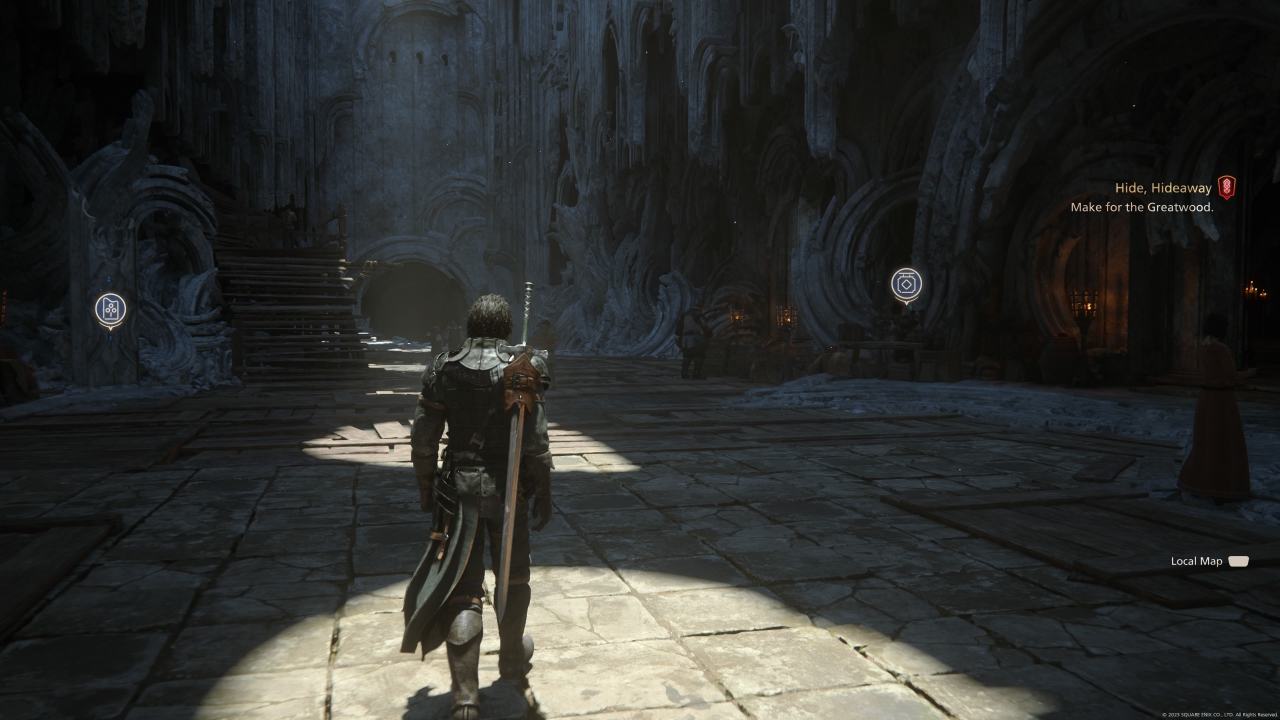Select the Make for the Greatwood objective
The width and height of the screenshot is (1280, 720).
pos(1141,207)
